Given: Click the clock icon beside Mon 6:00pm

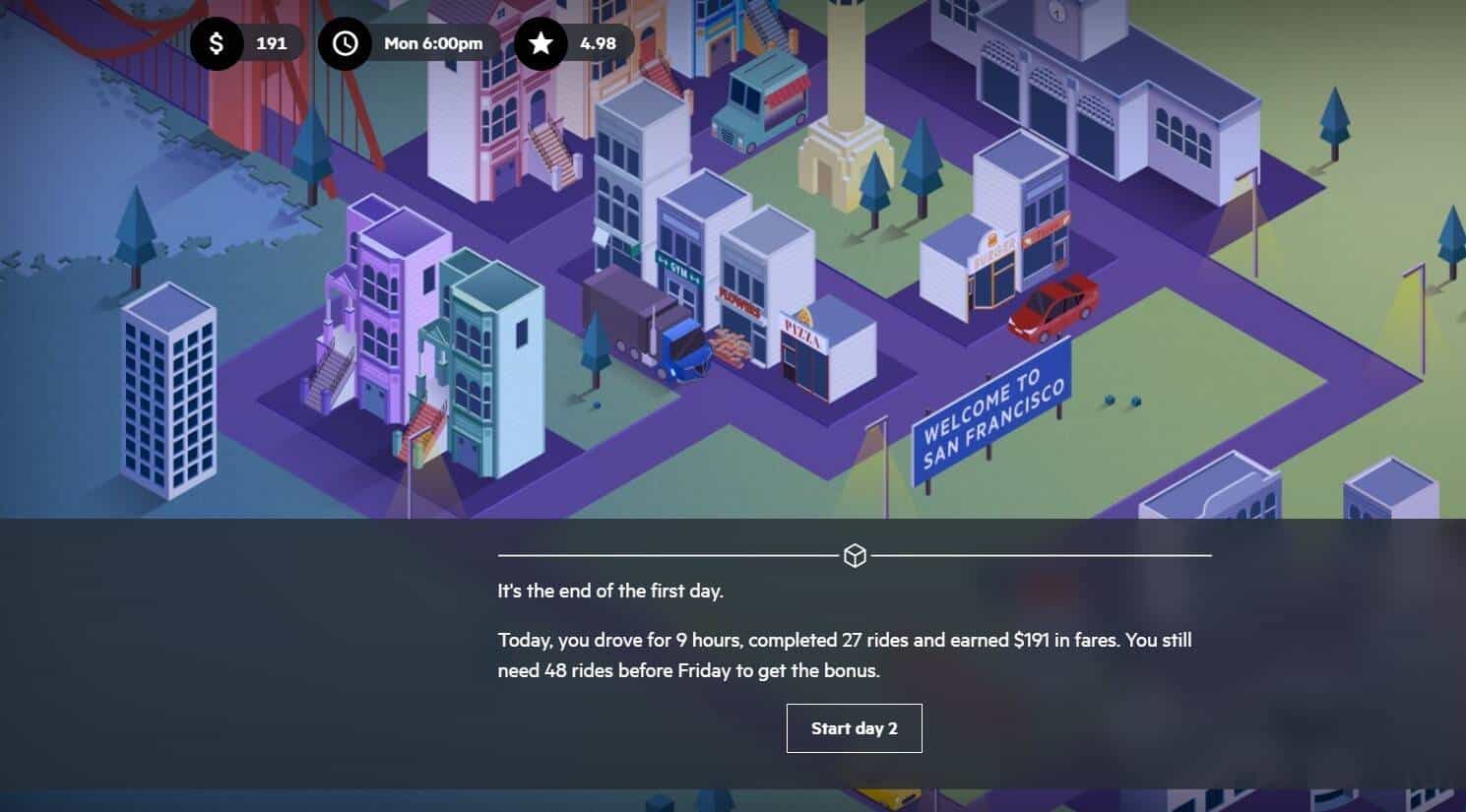Looking at the screenshot, I should pos(345,42).
